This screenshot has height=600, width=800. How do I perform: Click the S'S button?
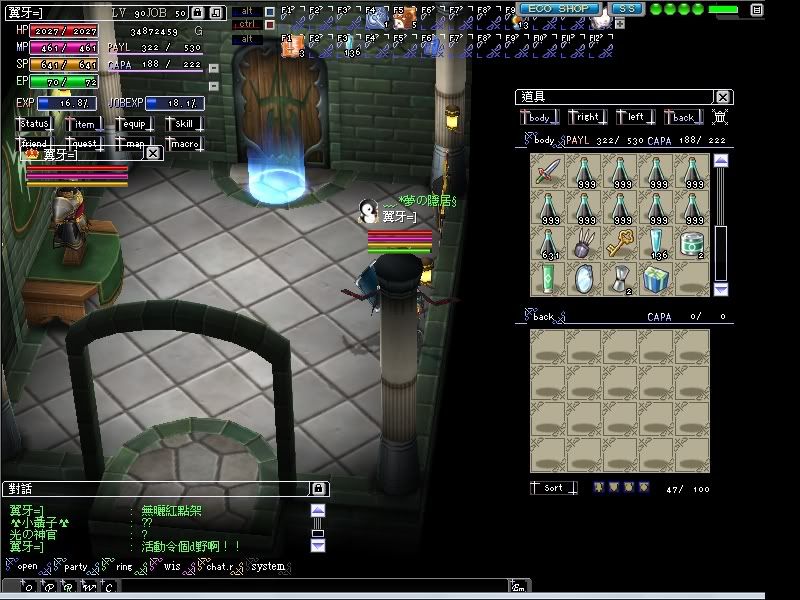(626, 9)
